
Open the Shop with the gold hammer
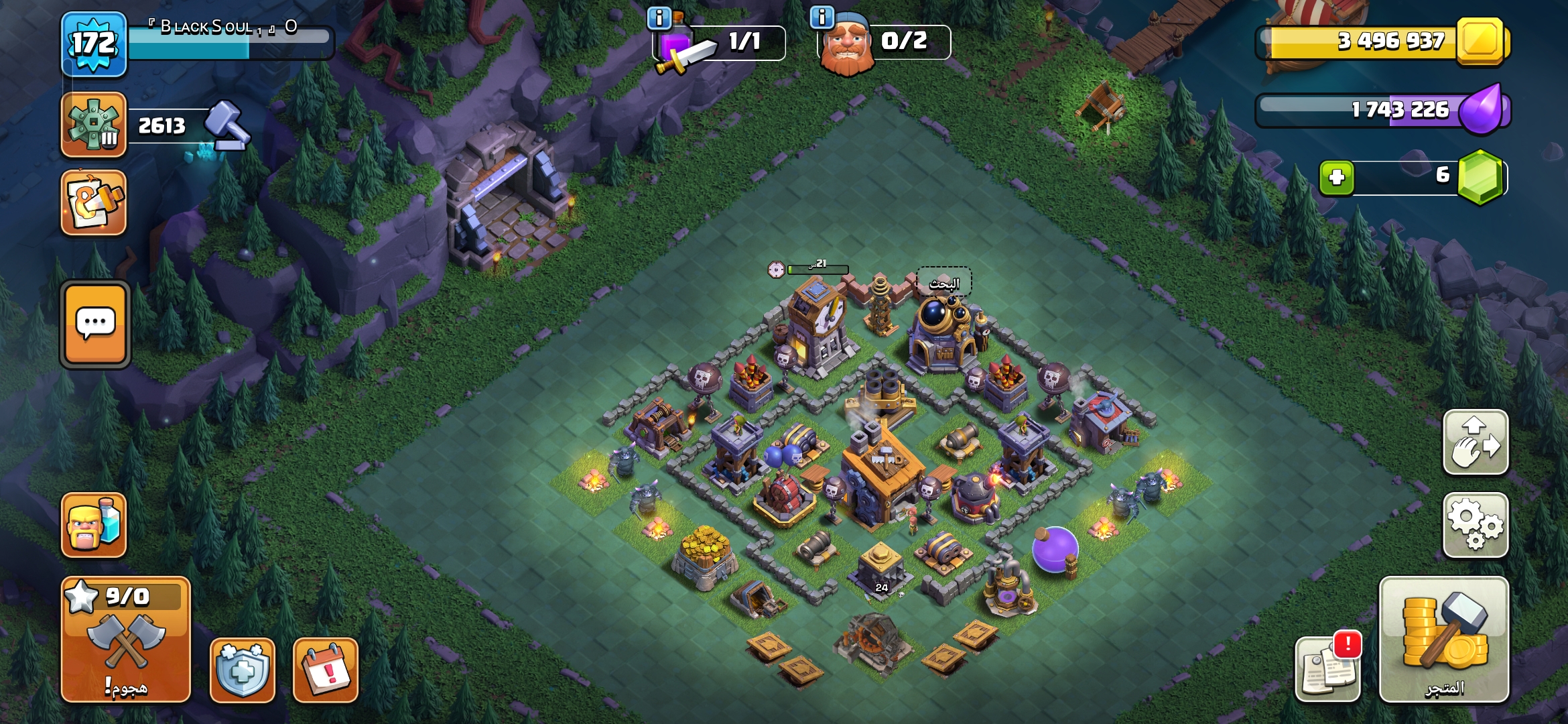1443,639
